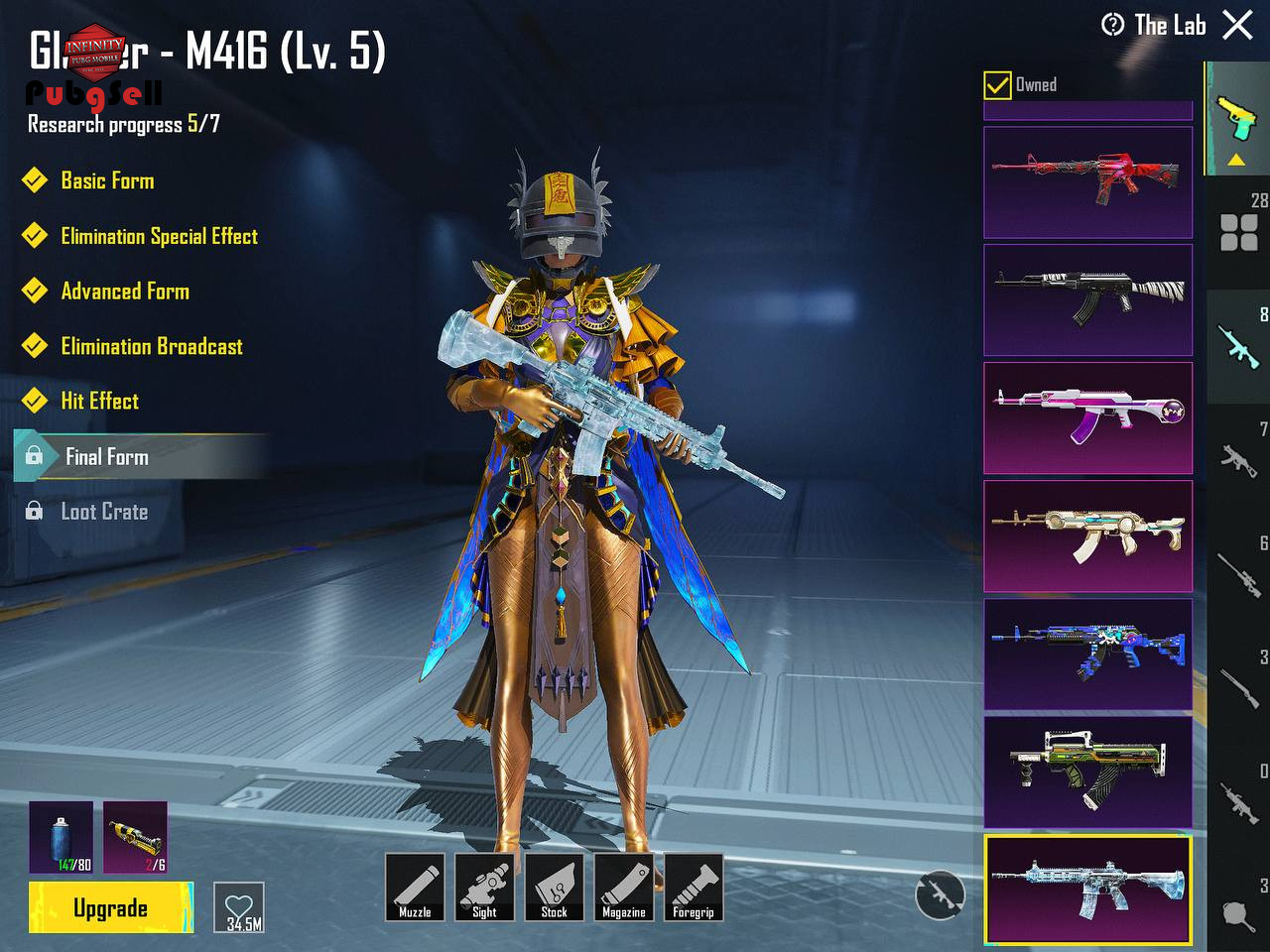Click the heart like button
This screenshot has width=1270, height=952.
(239, 907)
